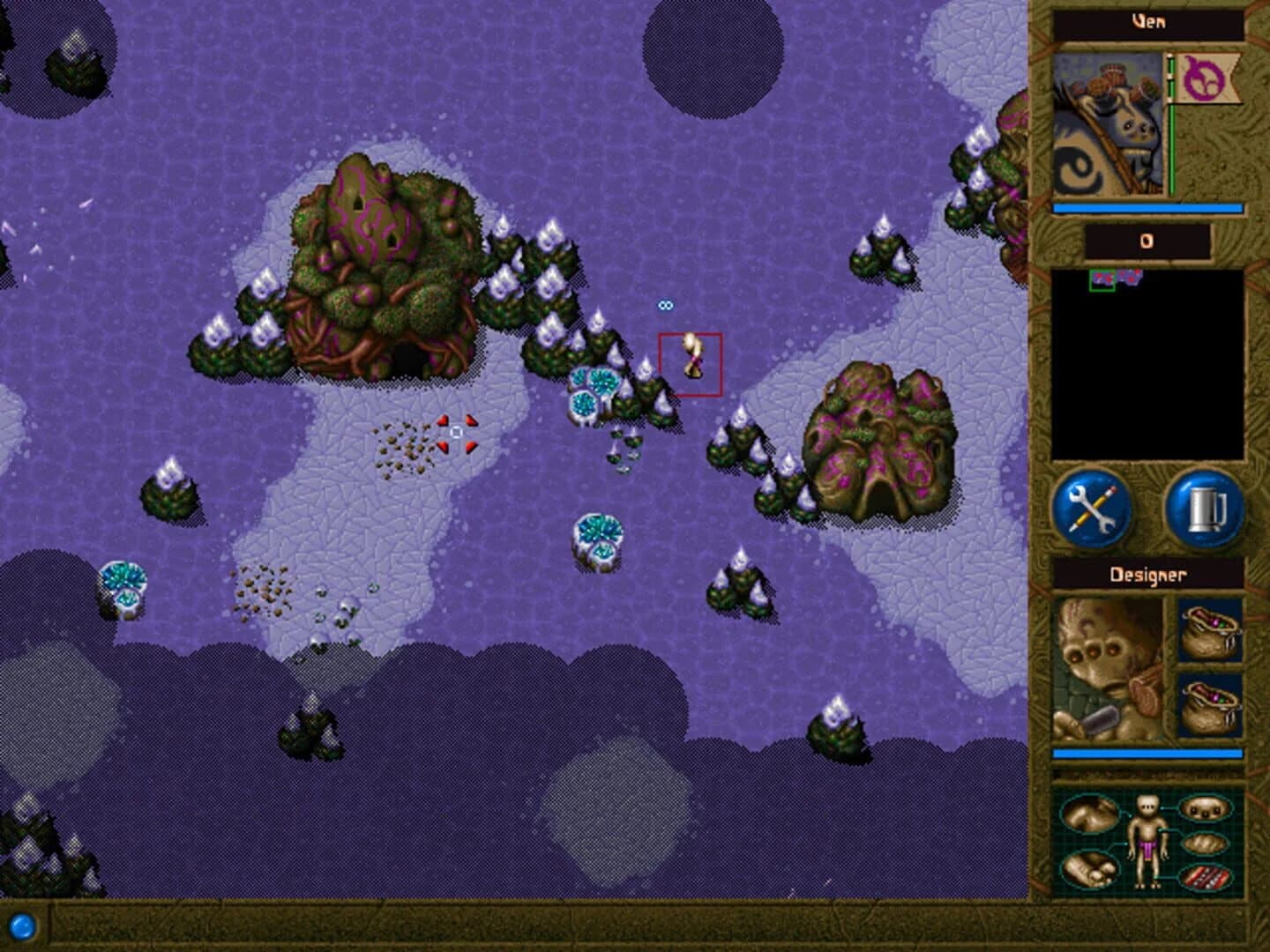Click the Ven name header
Viewport: 1270px width, 952px height.
coord(1148,22)
